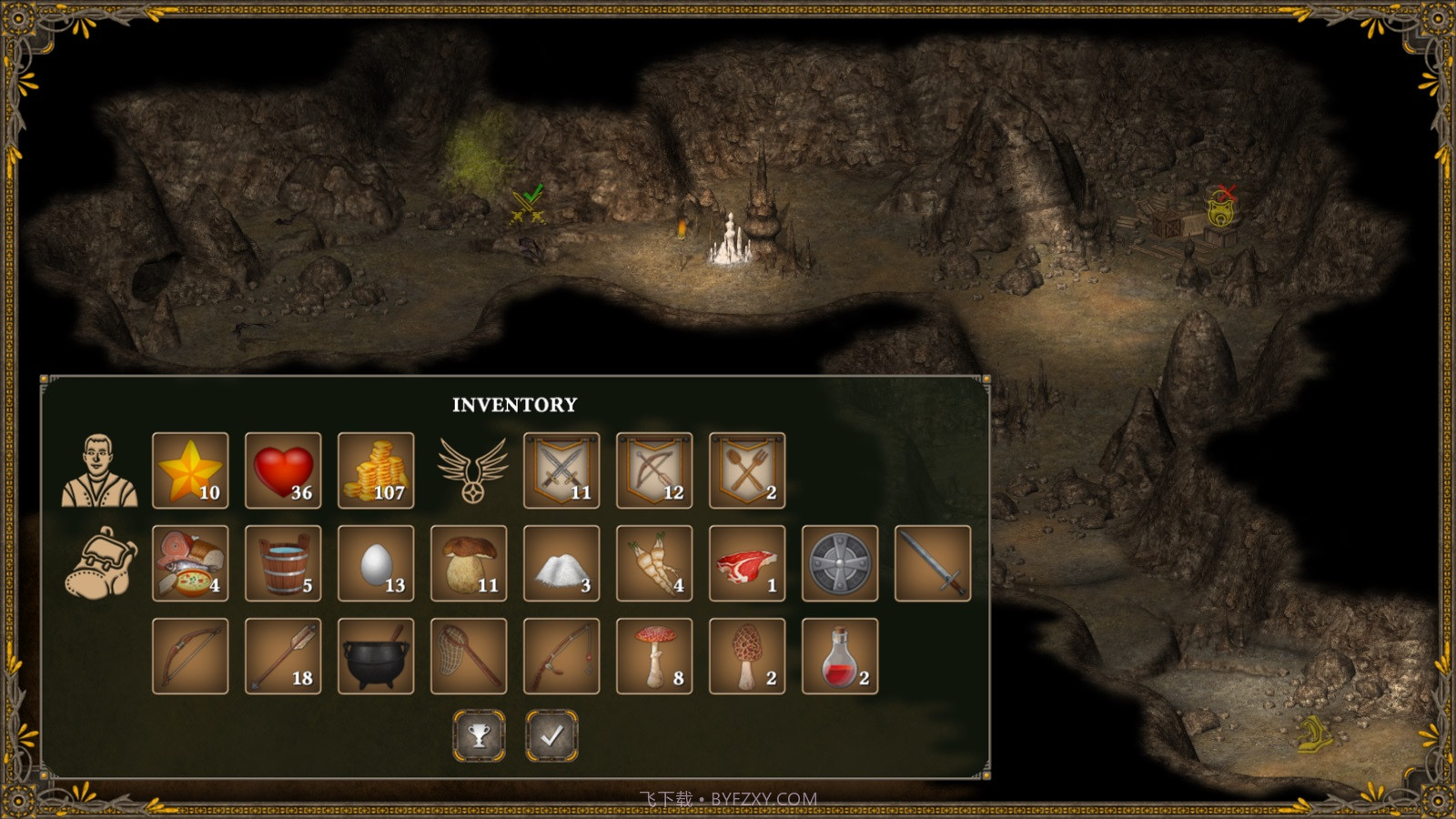Choose the egg item slot
The width and height of the screenshot is (1456, 819).
pyautogui.click(x=376, y=563)
